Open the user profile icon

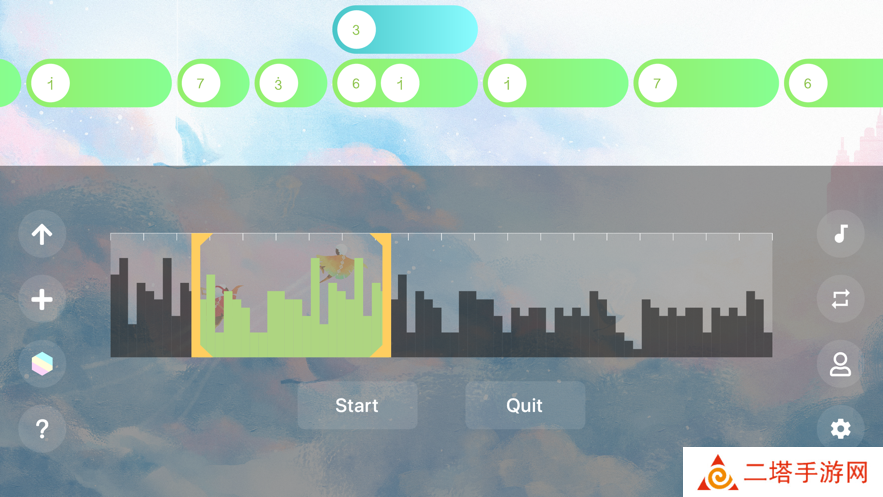841,364
